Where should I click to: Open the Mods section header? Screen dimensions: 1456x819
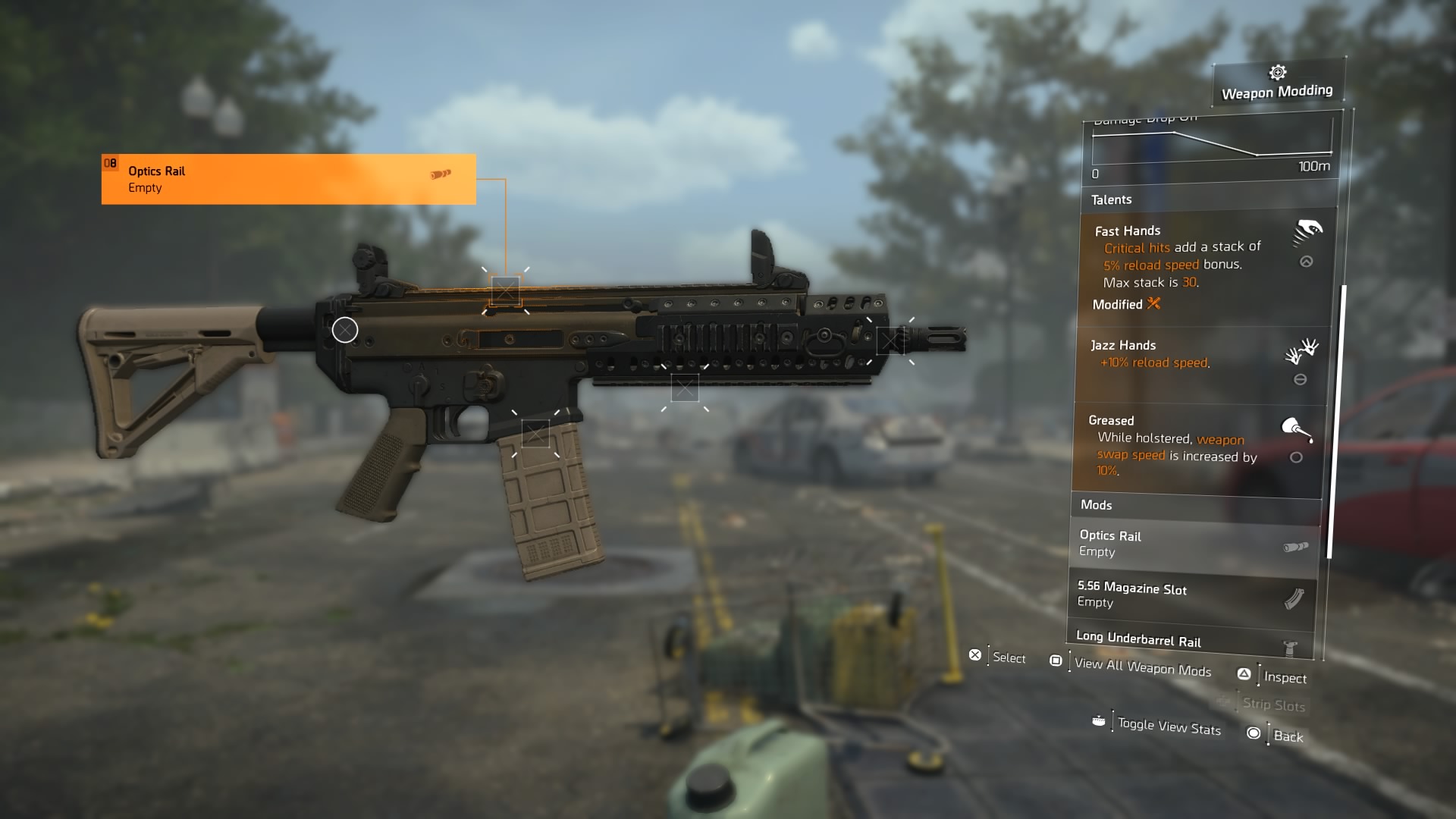tap(1097, 504)
